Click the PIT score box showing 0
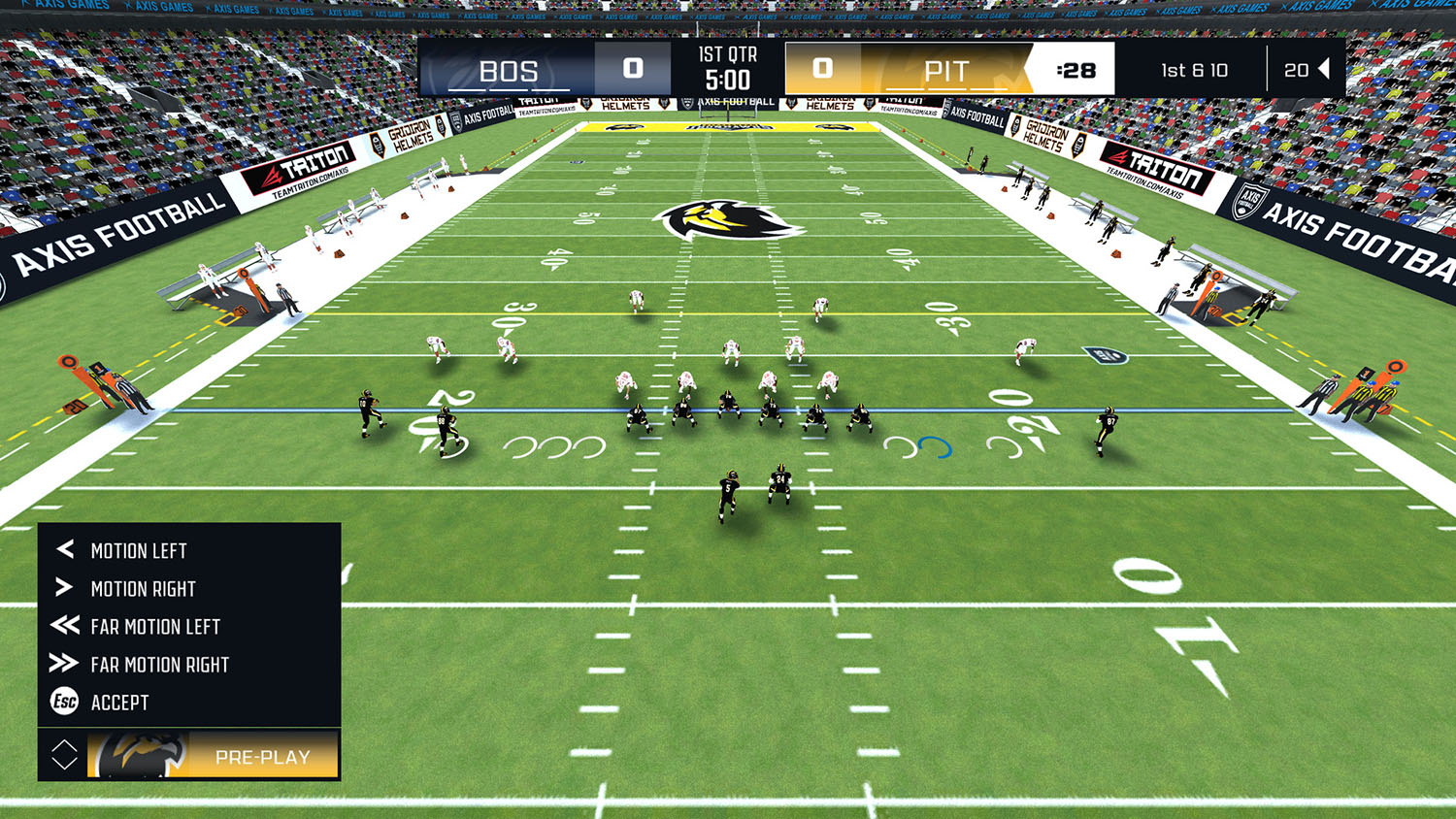 pyautogui.click(x=821, y=69)
